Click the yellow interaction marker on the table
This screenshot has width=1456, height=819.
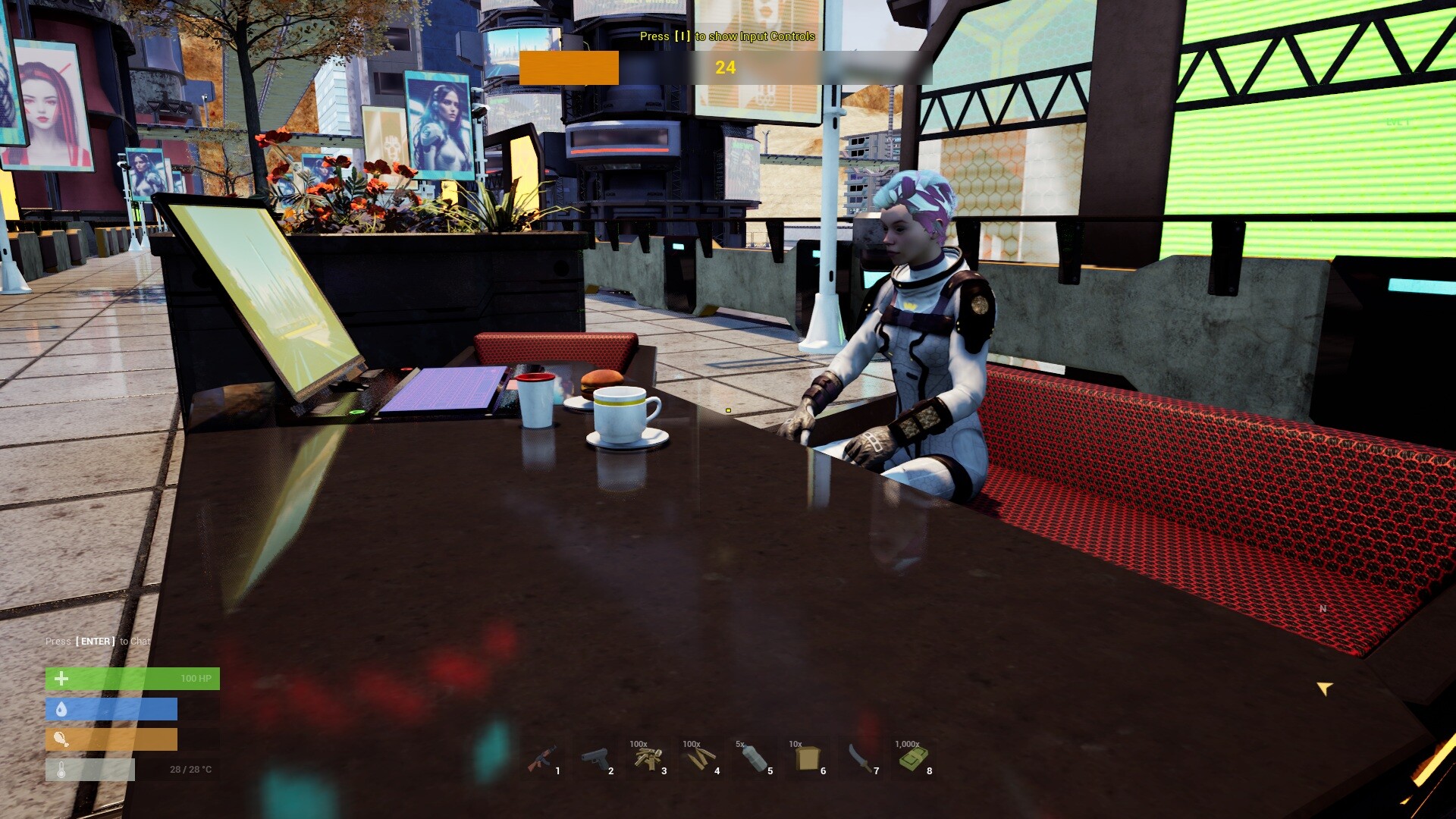click(727, 409)
